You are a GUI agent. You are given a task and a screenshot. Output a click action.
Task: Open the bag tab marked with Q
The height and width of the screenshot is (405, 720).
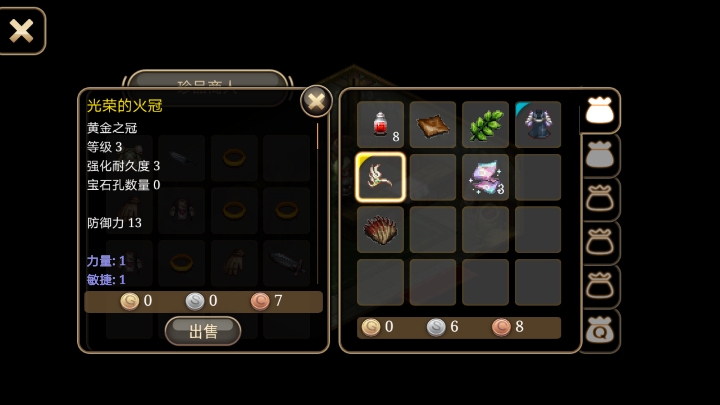pos(599,331)
